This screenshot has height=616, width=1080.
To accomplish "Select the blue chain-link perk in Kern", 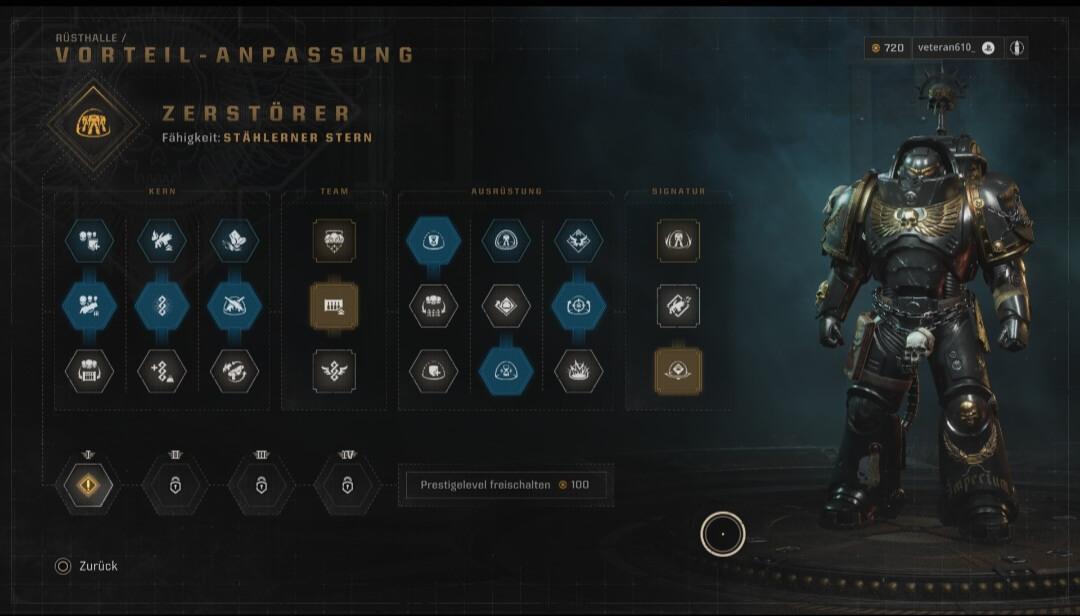I will coord(162,305).
